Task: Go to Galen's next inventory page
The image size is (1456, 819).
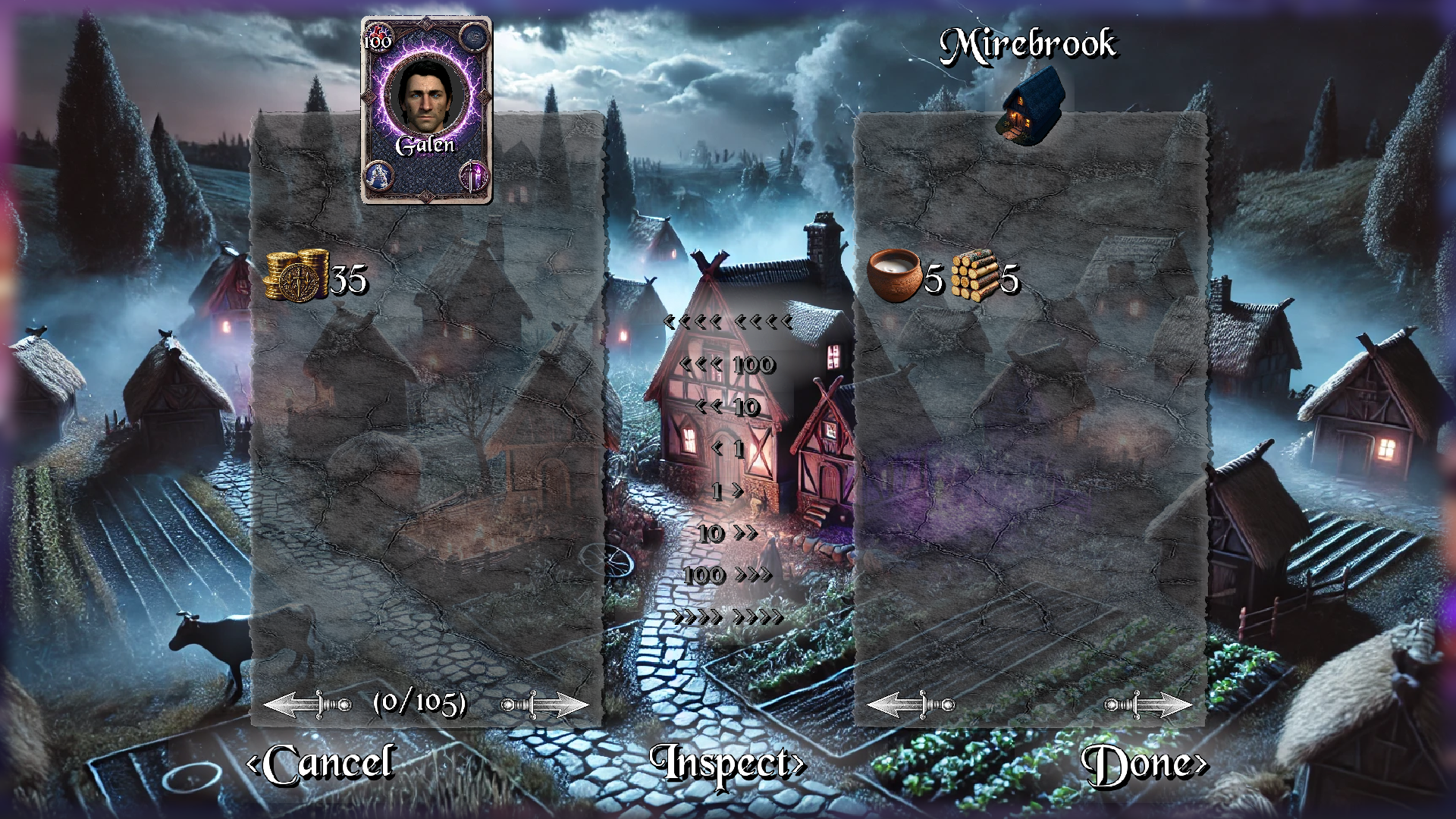Action: click(544, 704)
